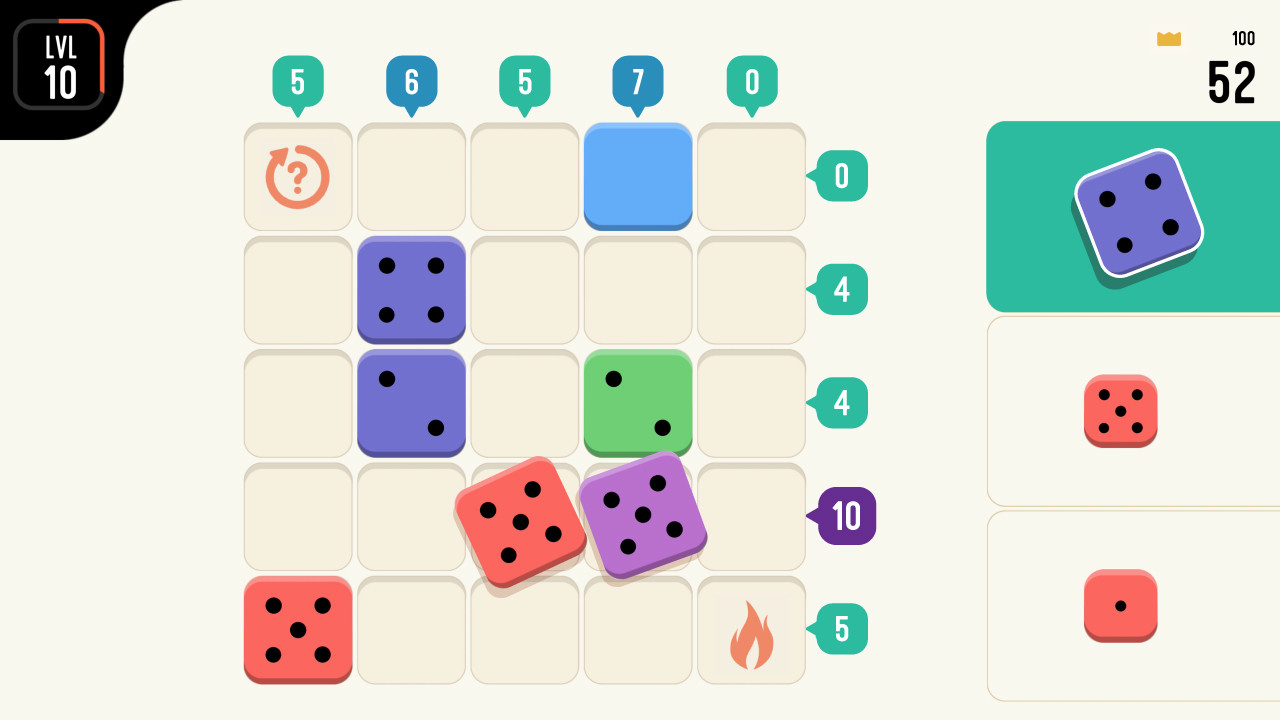Image resolution: width=1280 pixels, height=720 pixels.
Task: Click the row badge showing 0
Action: [x=840, y=176]
